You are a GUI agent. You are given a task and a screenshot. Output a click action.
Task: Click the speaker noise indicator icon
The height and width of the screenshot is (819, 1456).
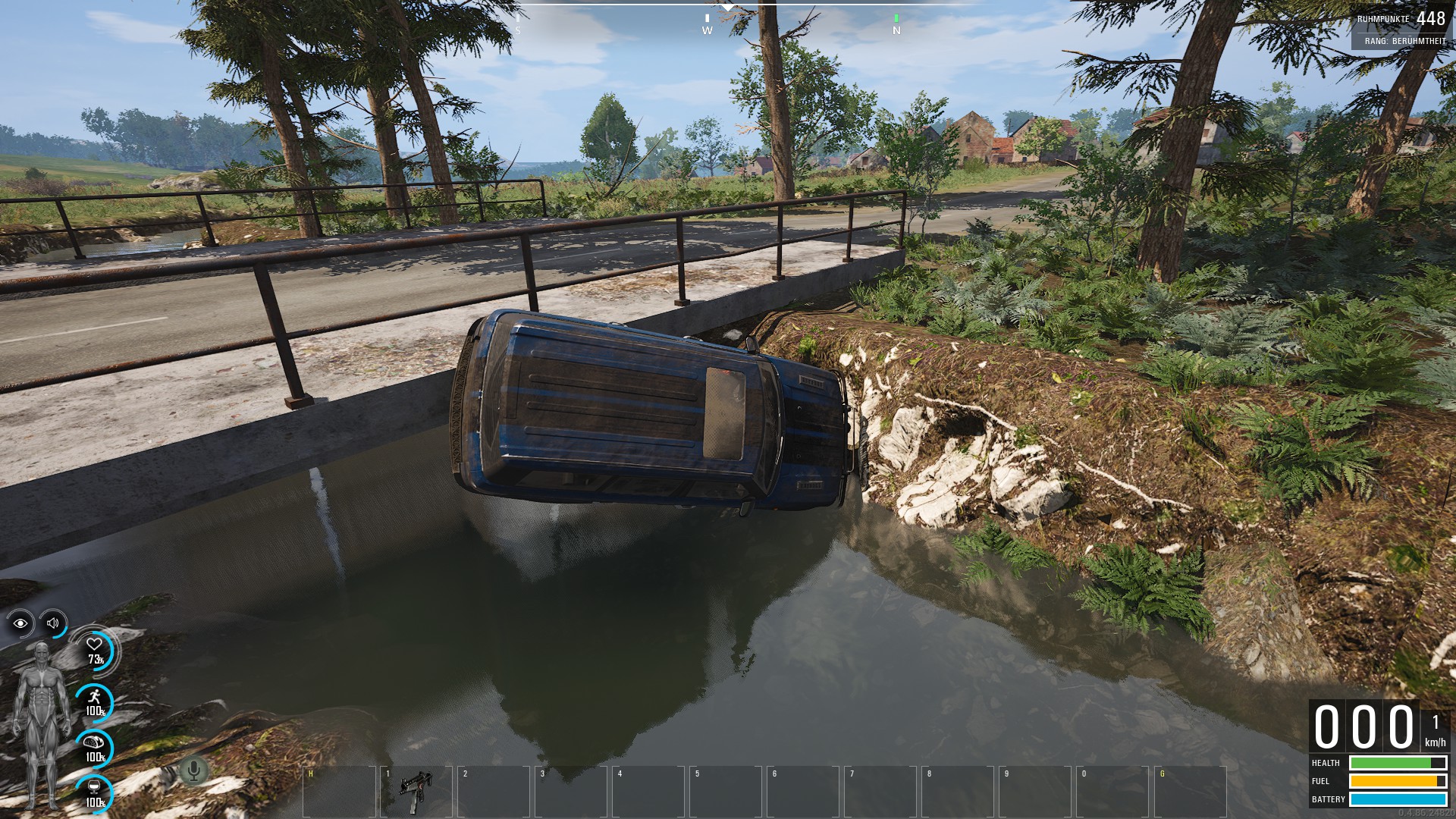click(53, 623)
